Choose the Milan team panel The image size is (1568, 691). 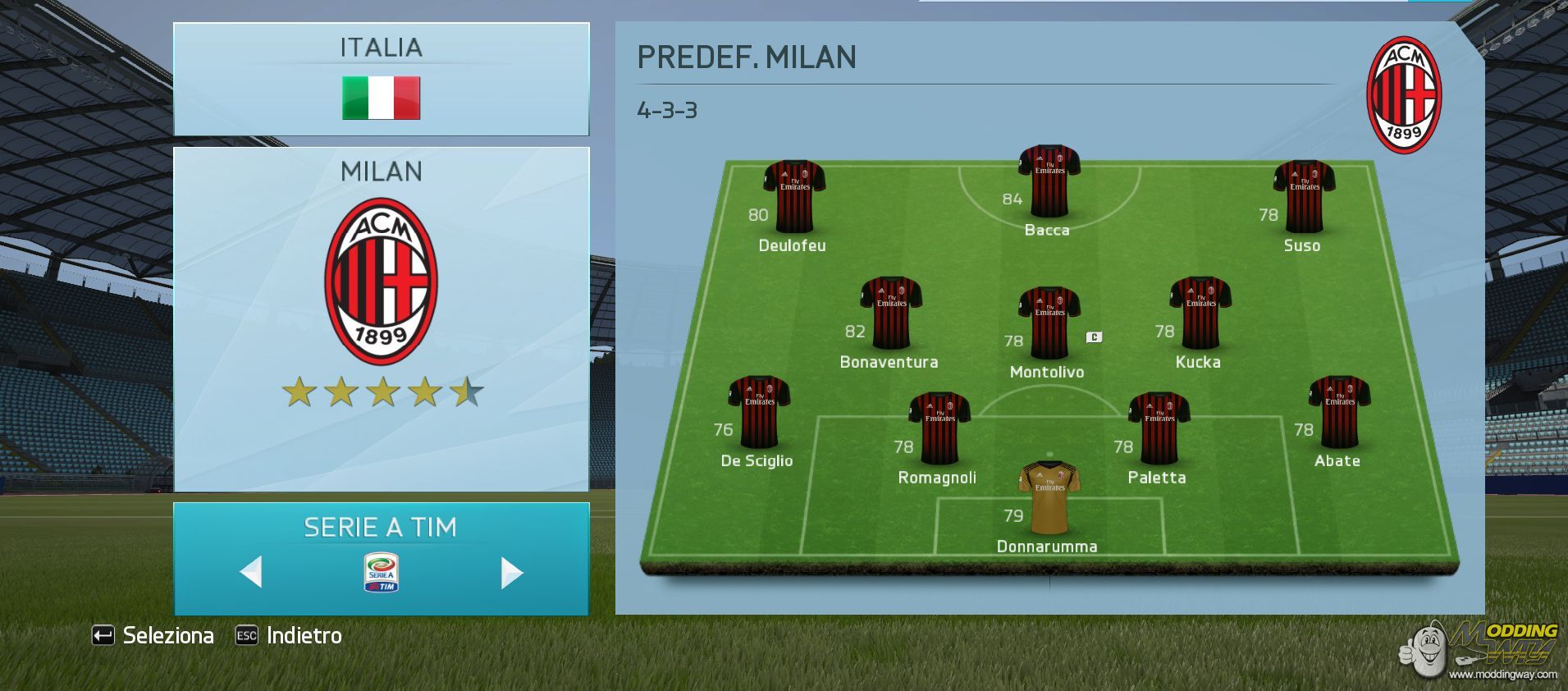[381, 318]
